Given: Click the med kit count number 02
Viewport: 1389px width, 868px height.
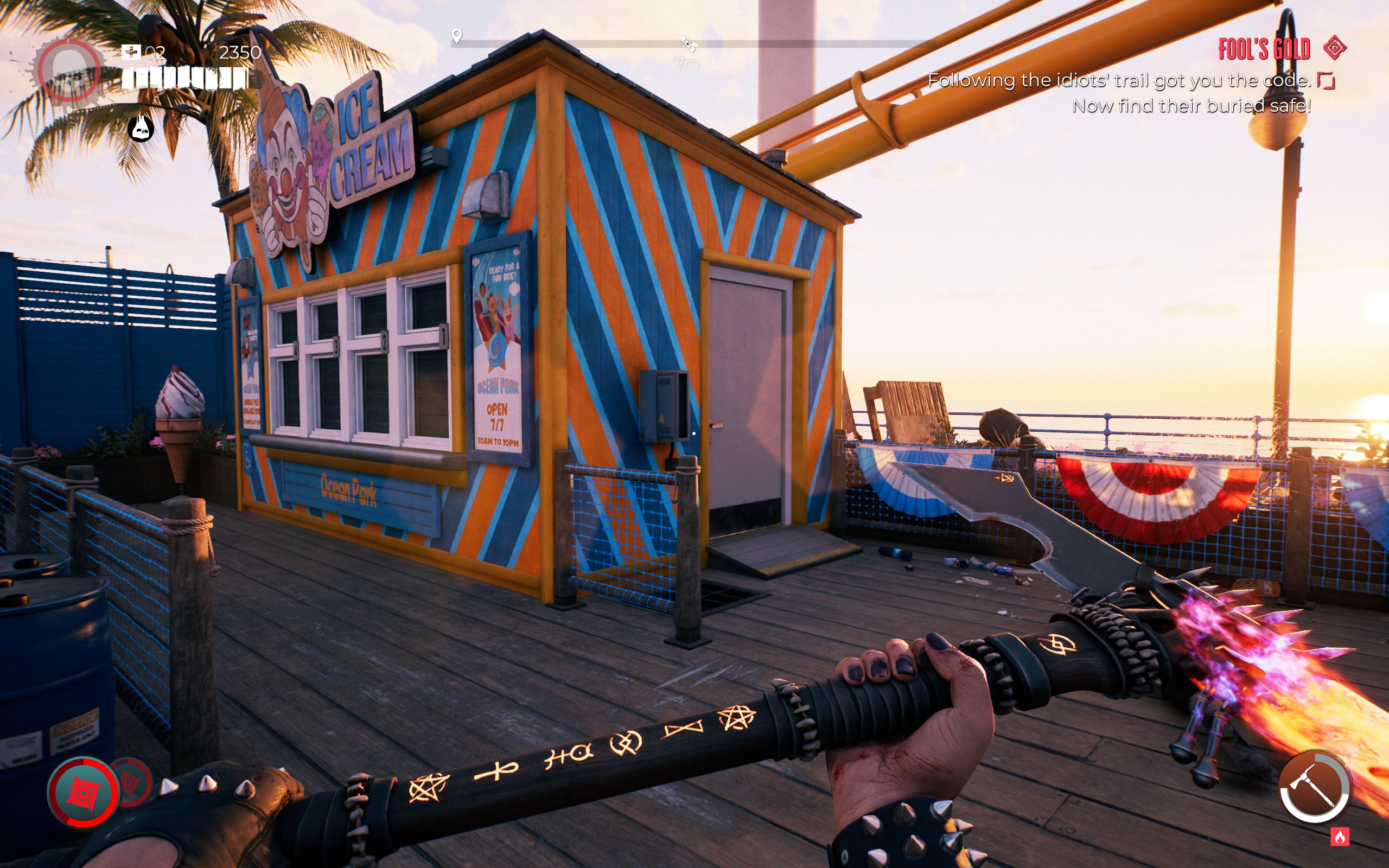Looking at the screenshot, I should click(156, 53).
